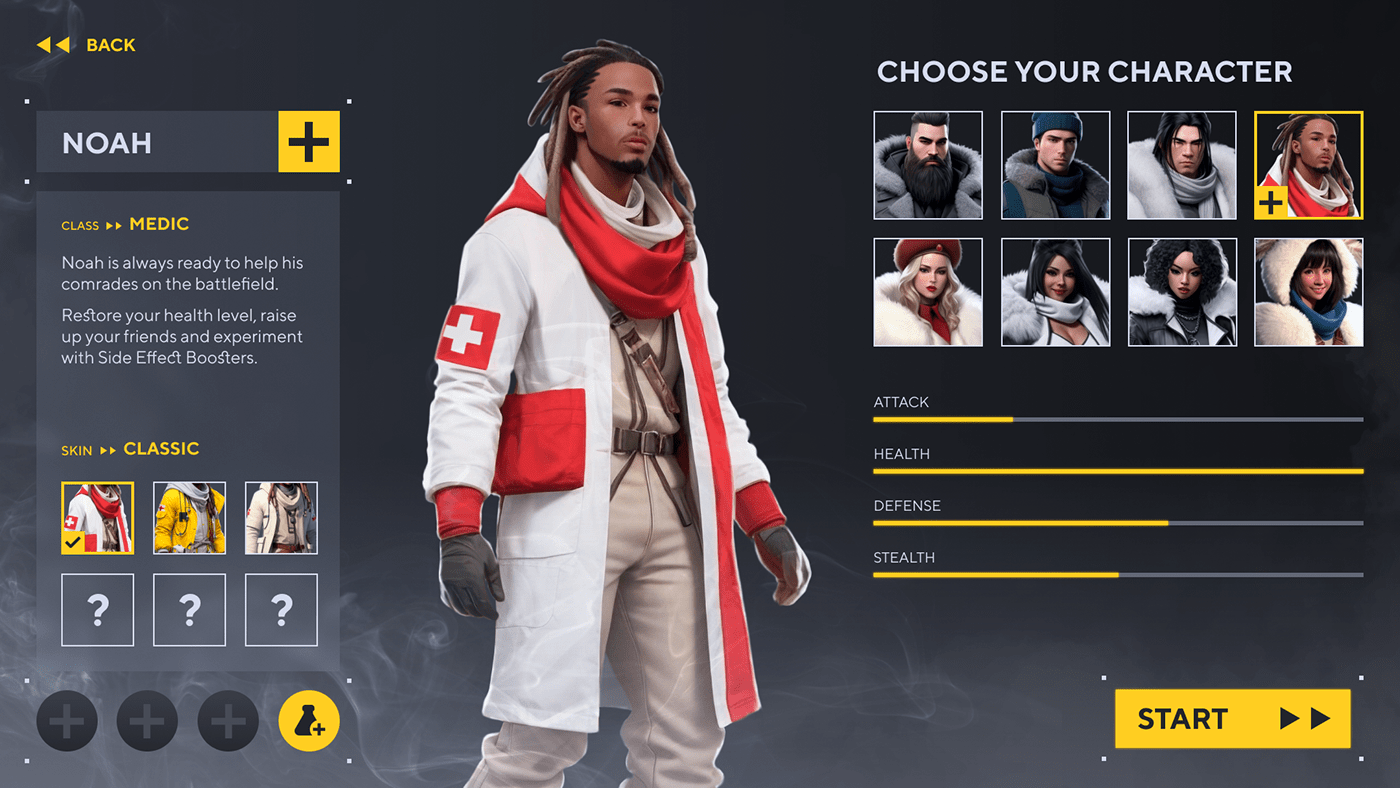
Task: Select Noah's portrait with dreadlocks
Action: (1308, 165)
